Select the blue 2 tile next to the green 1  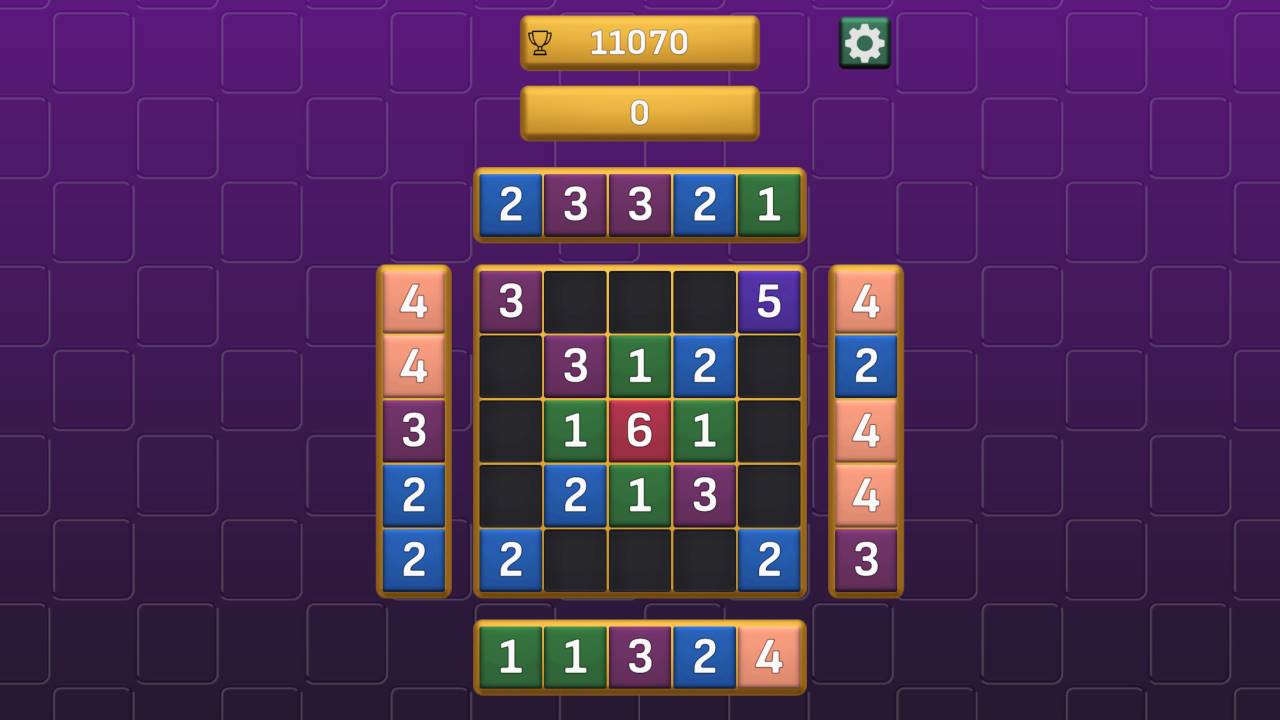[x=705, y=365]
